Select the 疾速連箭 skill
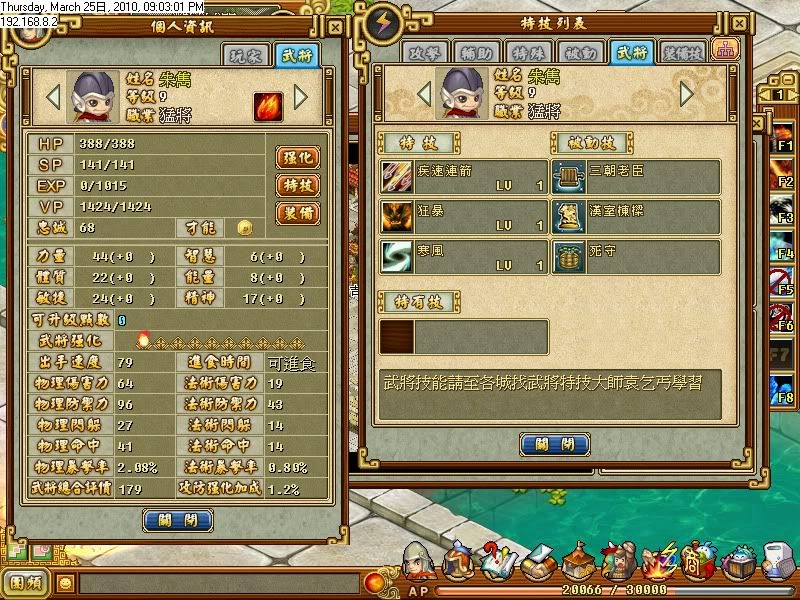Viewport: 800px width, 600px height. pos(463,176)
